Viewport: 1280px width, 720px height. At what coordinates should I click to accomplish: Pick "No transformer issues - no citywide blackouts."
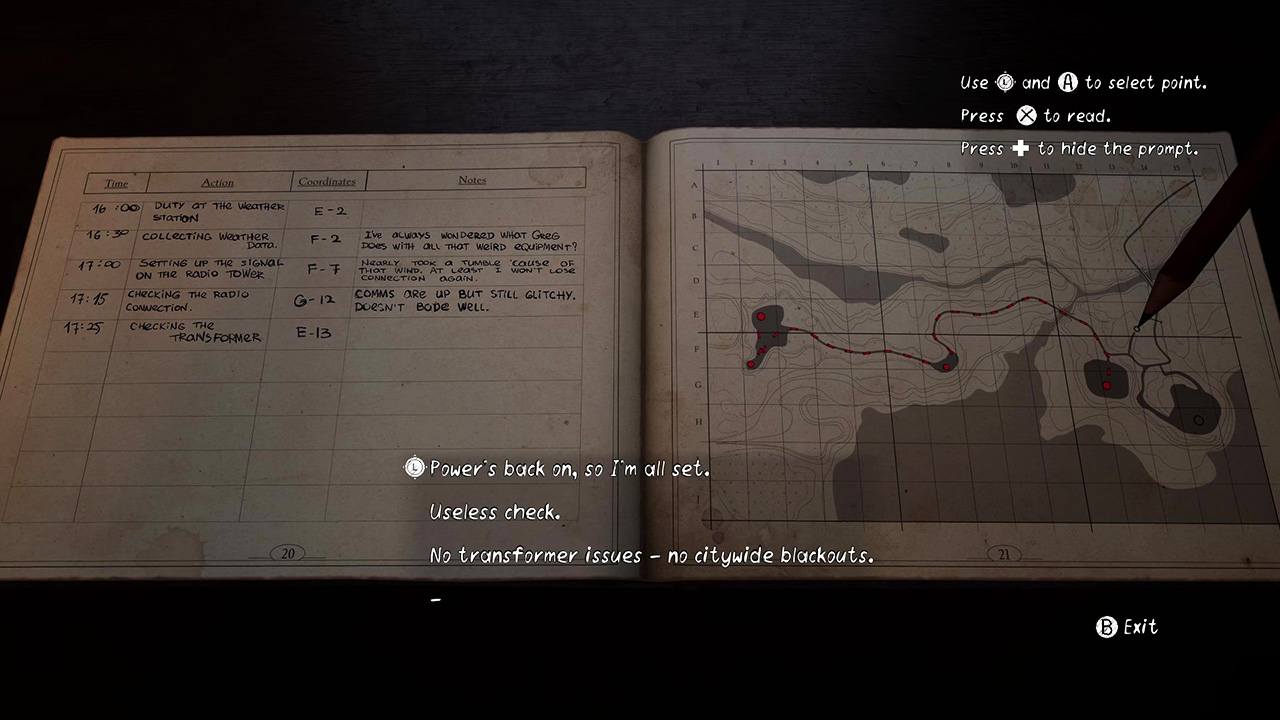click(651, 555)
